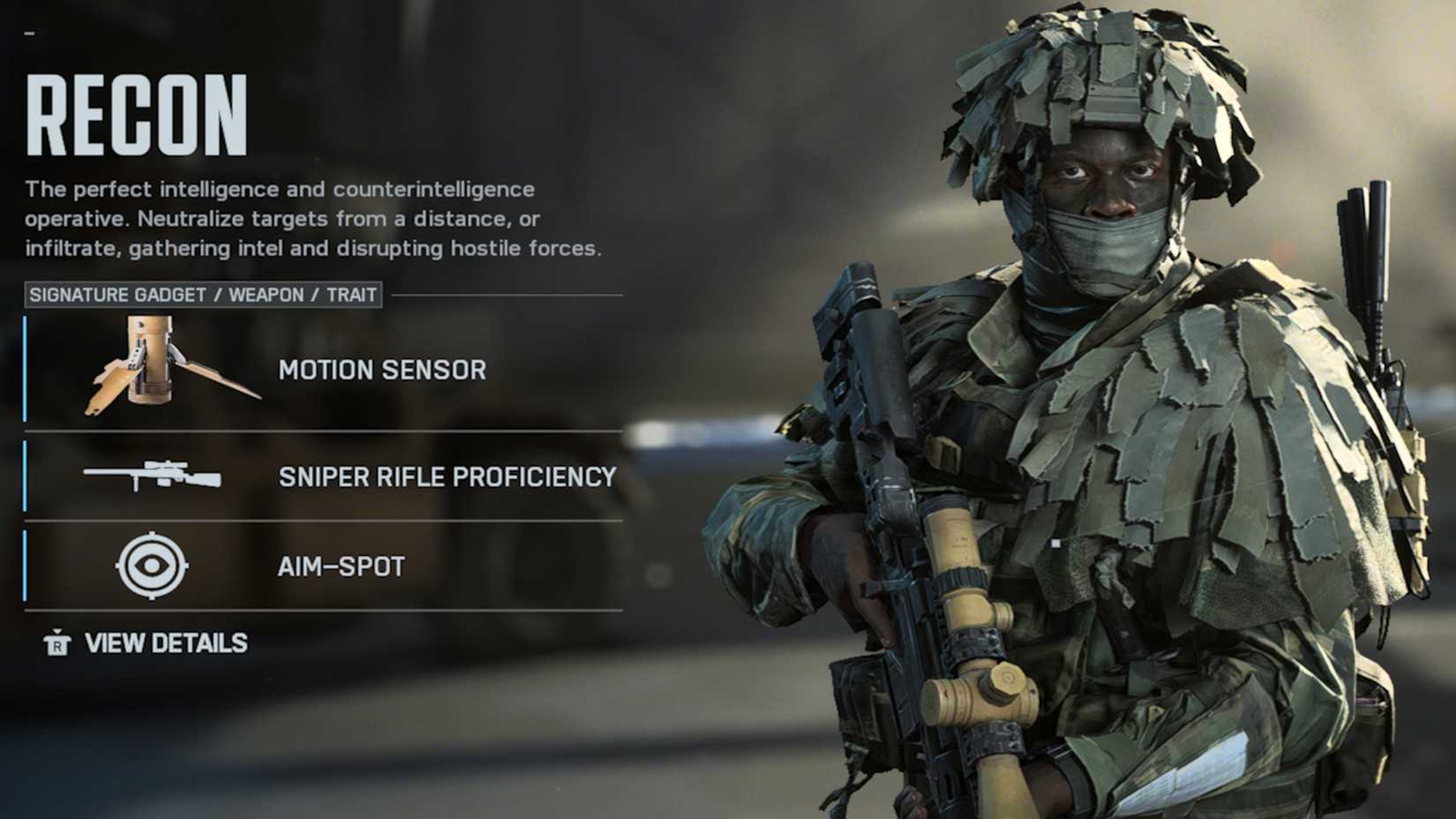Click the sniper rifle weapon silhouette icon
1456x819 pixels.
pyautogui.click(x=150, y=475)
